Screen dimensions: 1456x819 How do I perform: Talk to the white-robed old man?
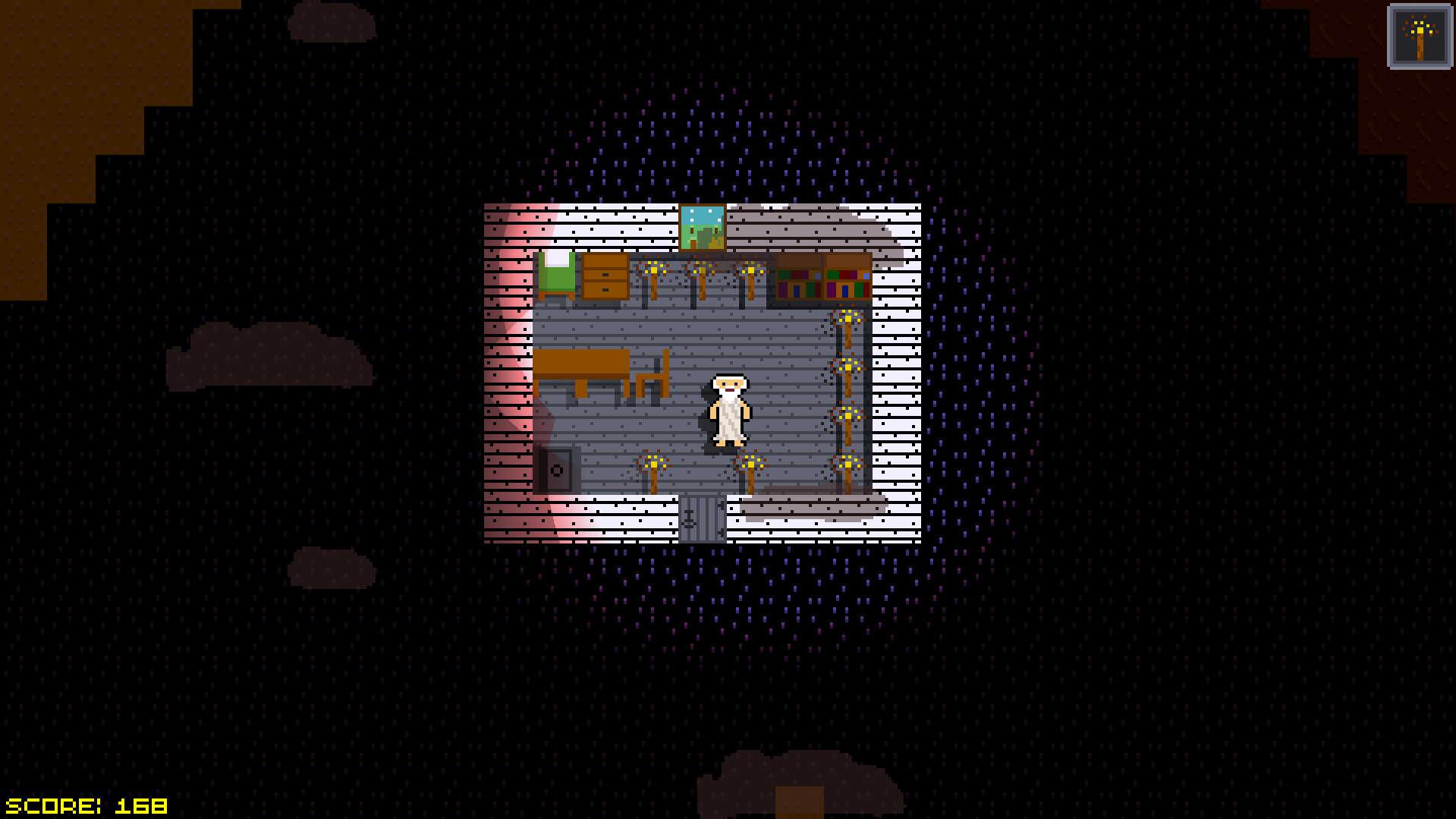(729, 409)
